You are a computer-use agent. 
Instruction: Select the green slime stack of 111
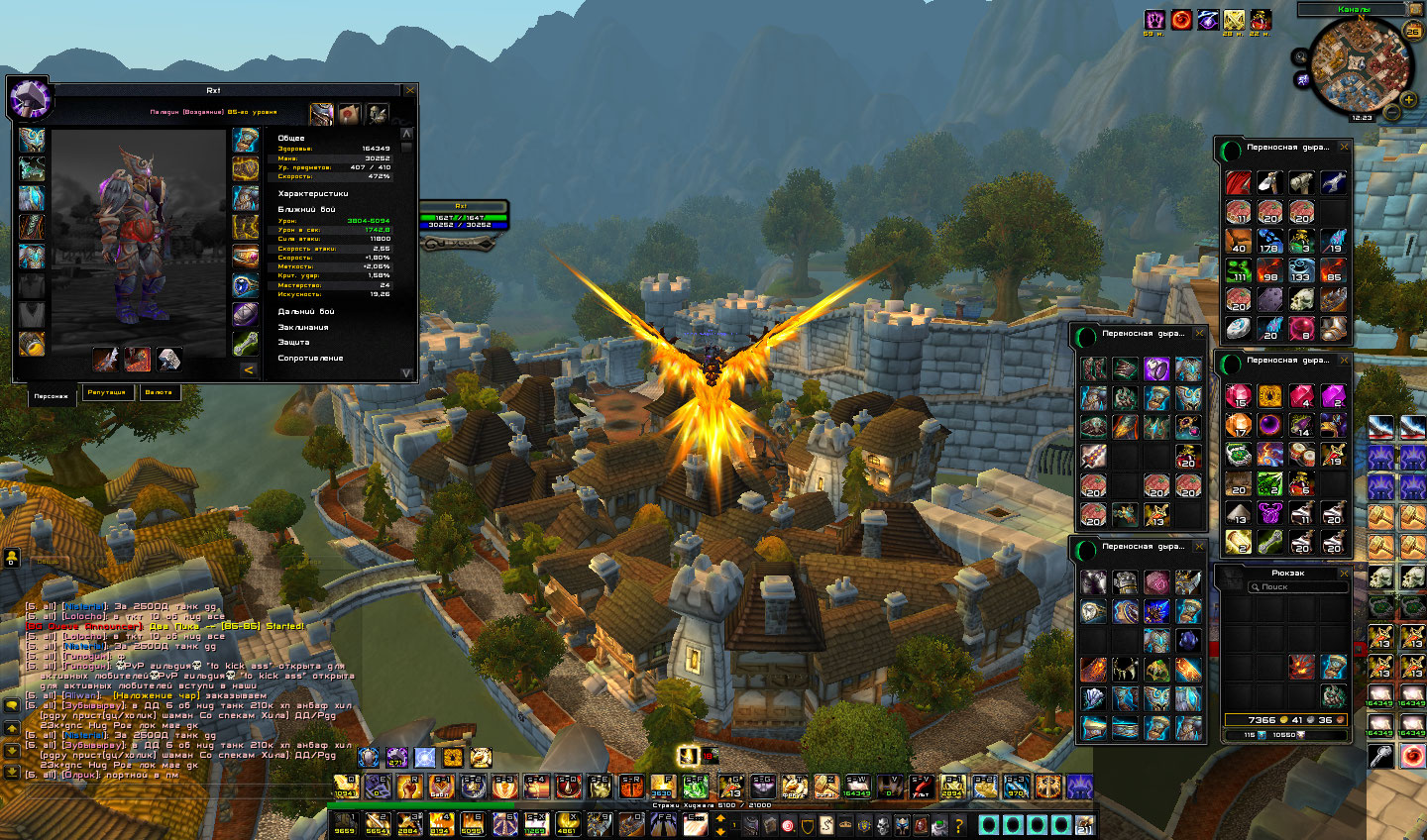(1239, 270)
